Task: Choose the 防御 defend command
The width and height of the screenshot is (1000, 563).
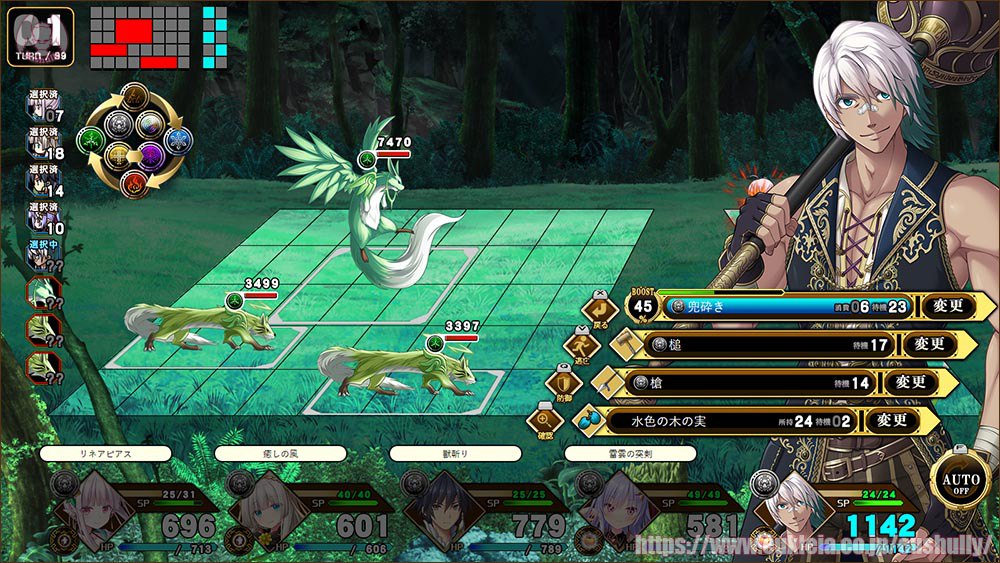Action: click(x=563, y=383)
